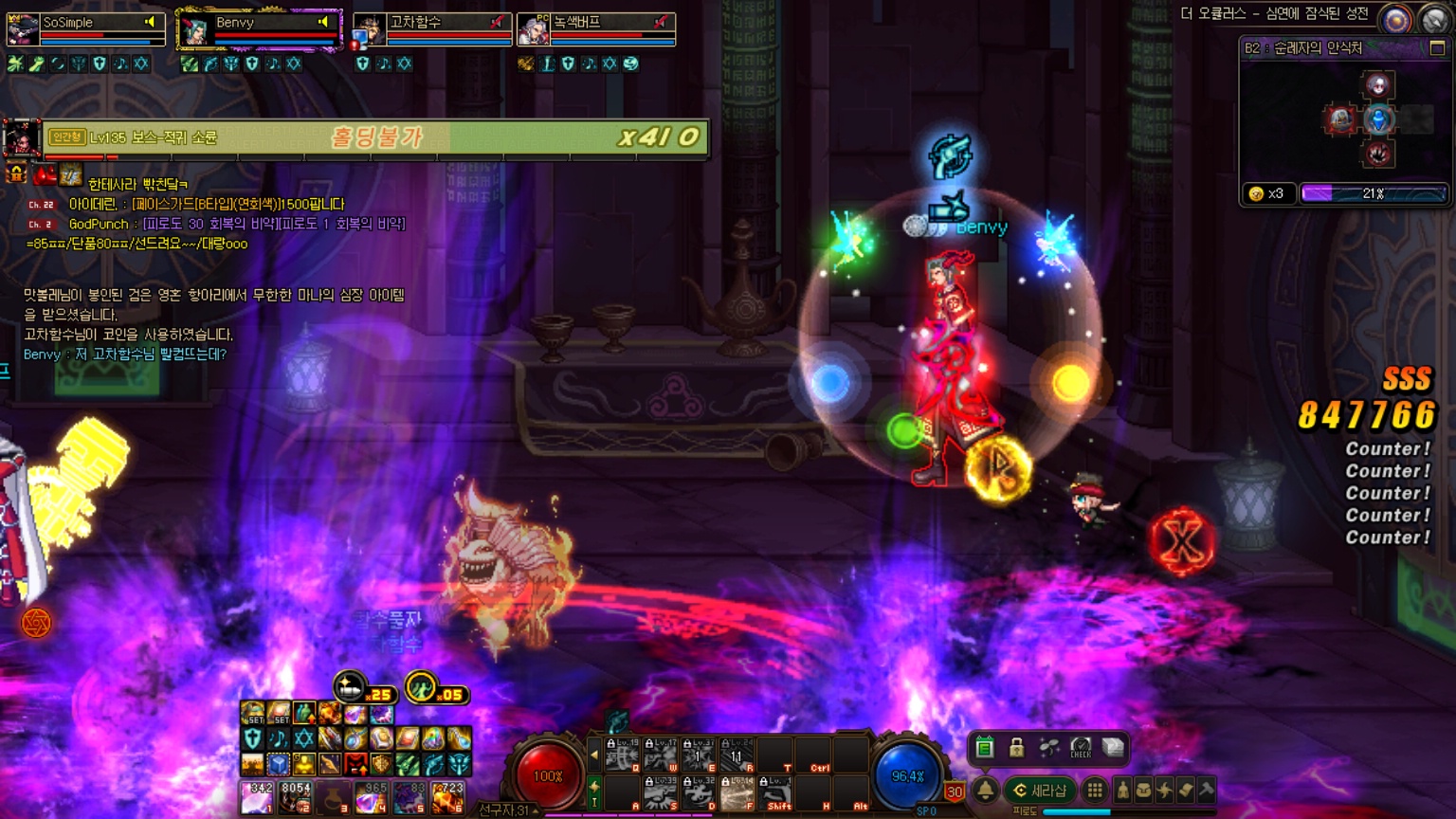This screenshot has width=1456, height=819.
Task: Click the CHECK attendance icon
Action: point(1081,748)
